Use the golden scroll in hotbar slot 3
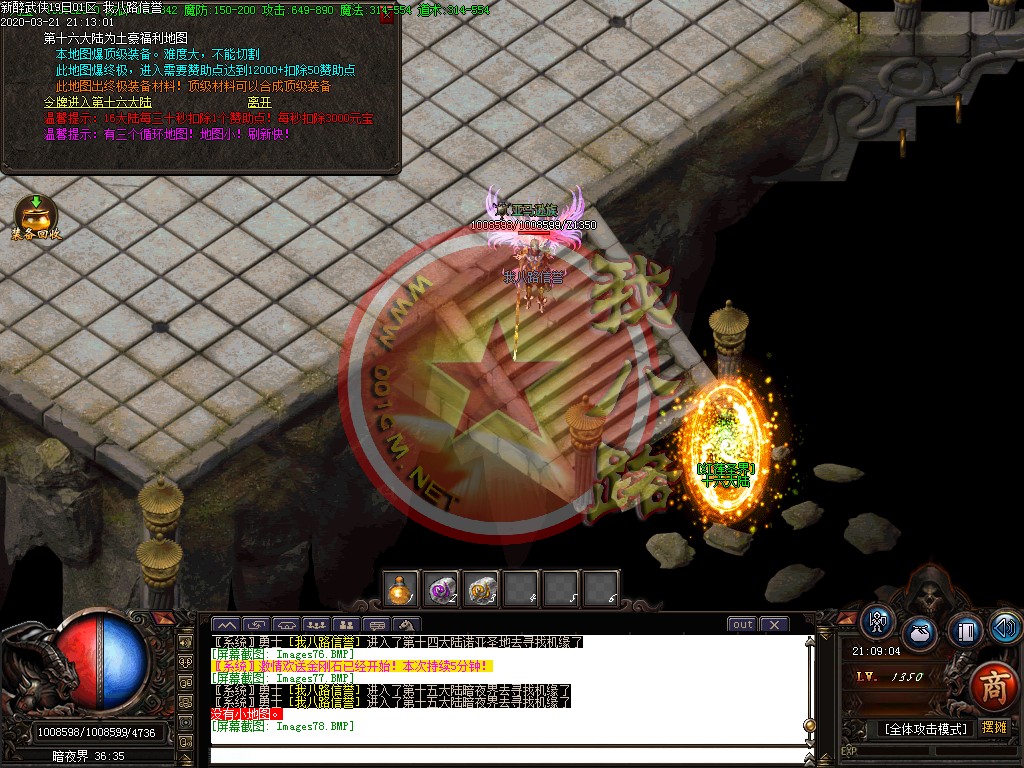This screenshot has width=1024, height=768. click(481, 588)
